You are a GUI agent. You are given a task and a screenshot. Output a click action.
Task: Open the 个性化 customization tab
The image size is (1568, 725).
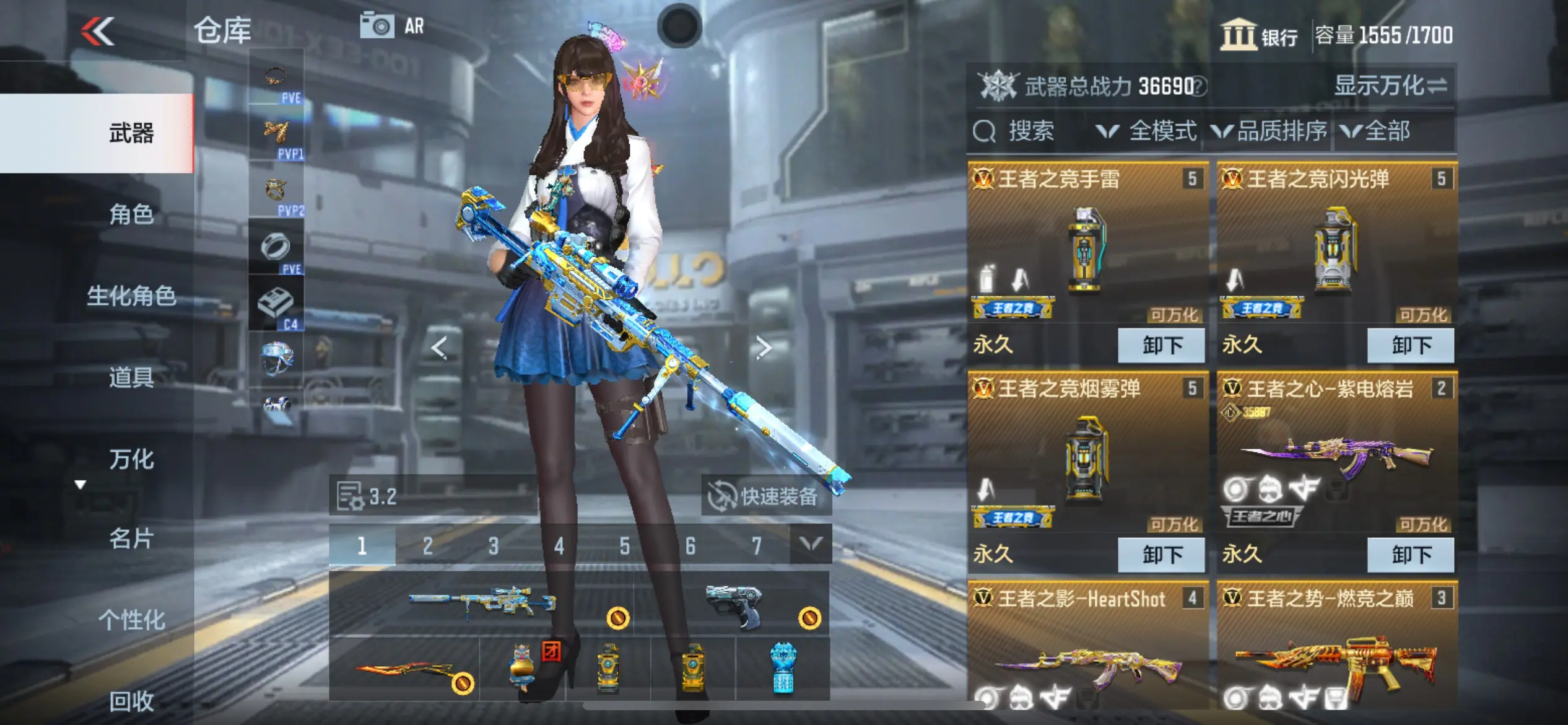click(x=131, y=620)
